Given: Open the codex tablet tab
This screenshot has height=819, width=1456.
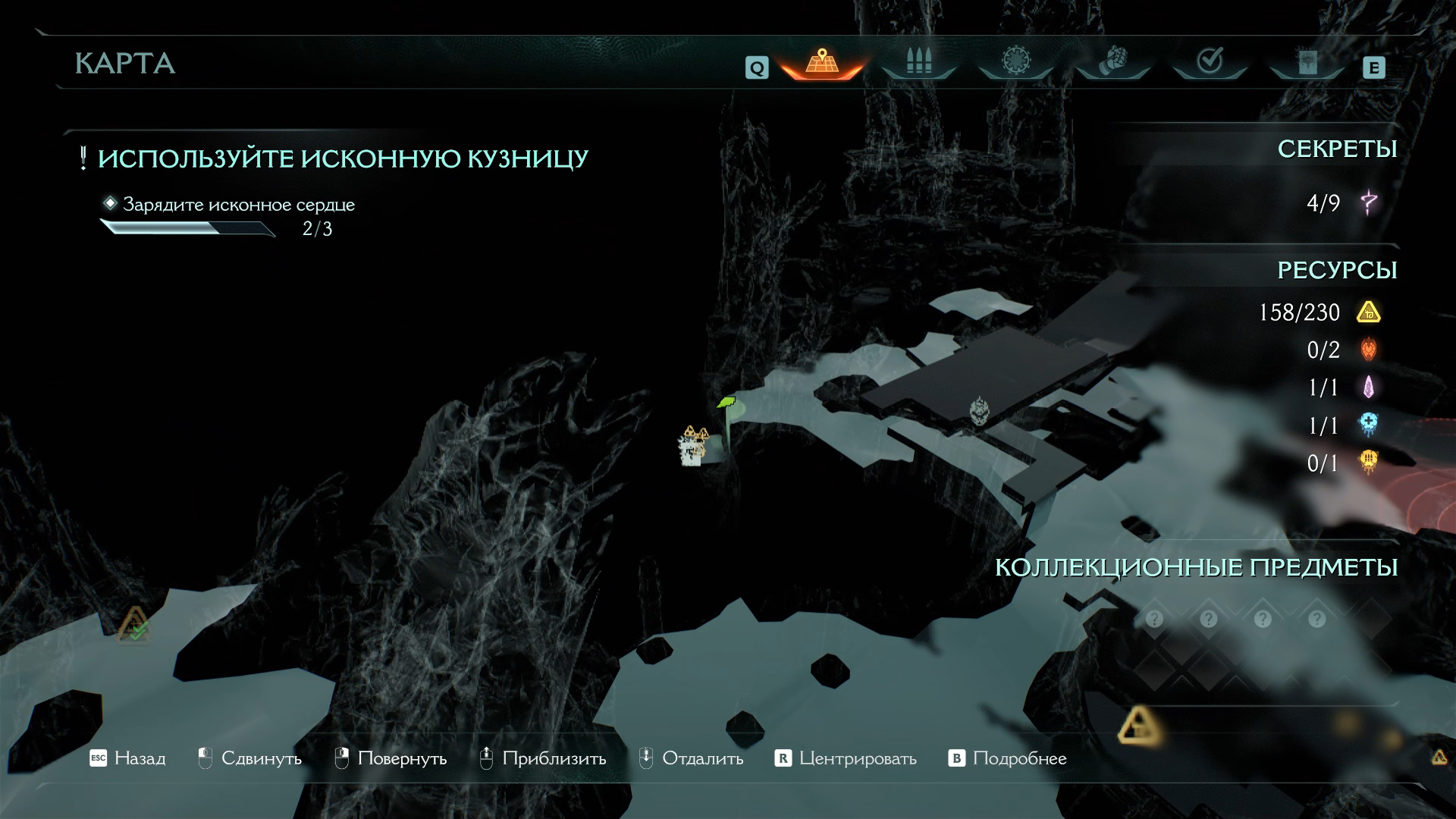Looking at the screenshot, I should click(1306, 62).
